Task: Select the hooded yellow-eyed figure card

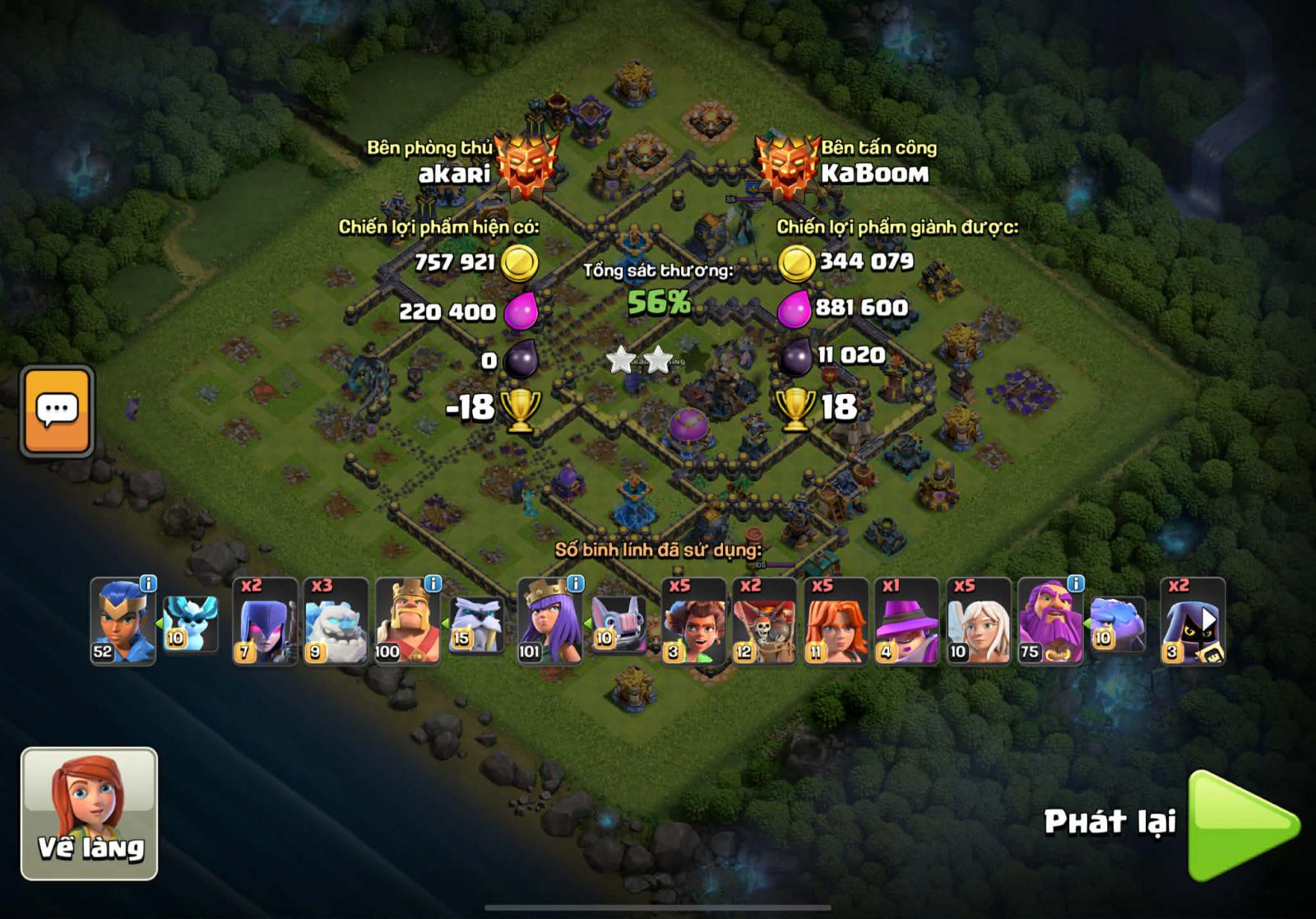Action: click(1193, 621)
